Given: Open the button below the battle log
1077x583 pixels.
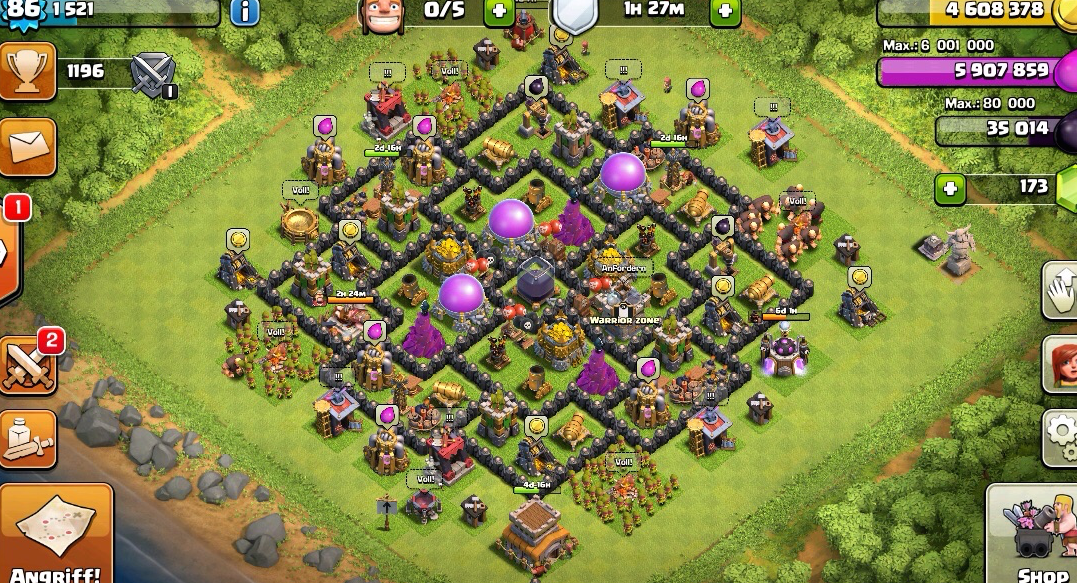Looking at the screenshot, I should [27, 438].
